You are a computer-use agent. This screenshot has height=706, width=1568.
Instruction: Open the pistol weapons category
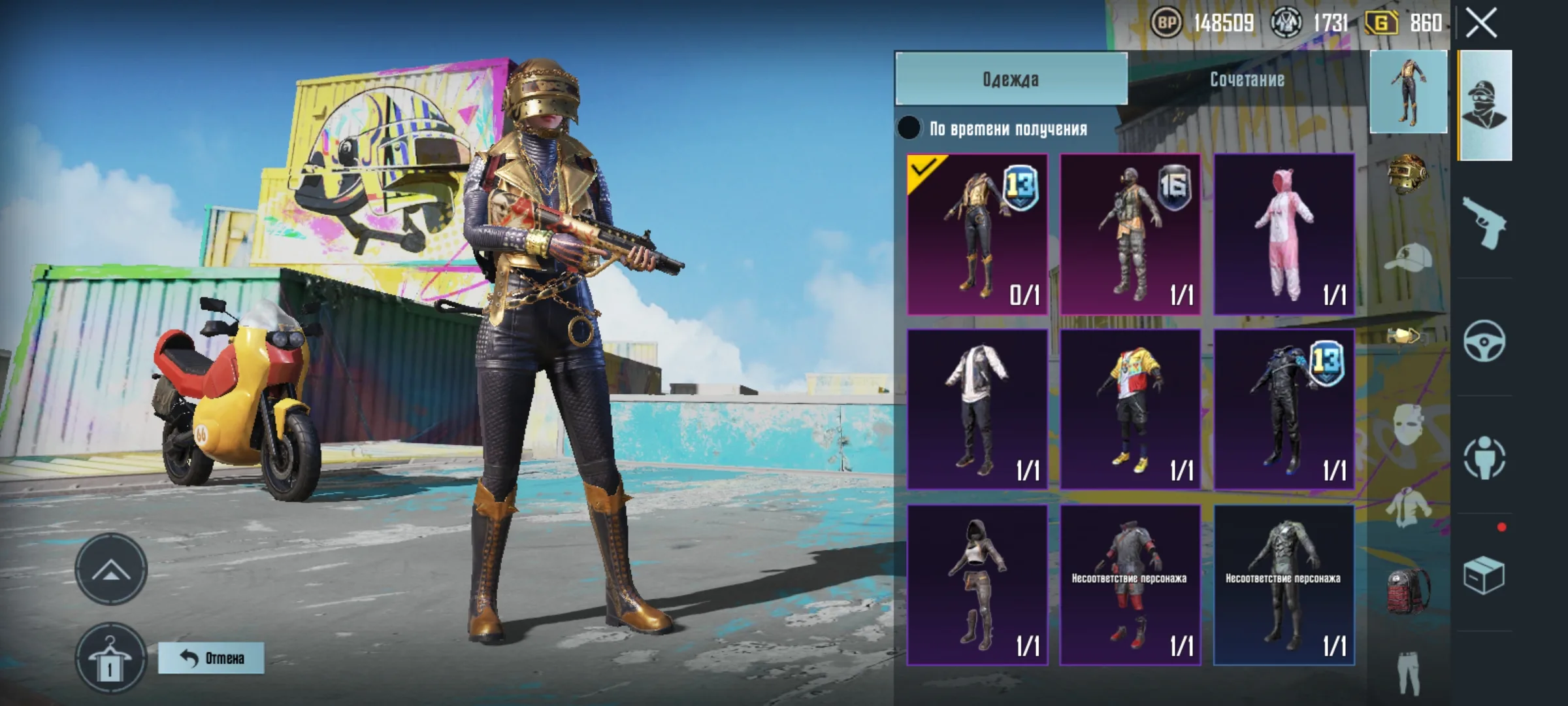(x=1484, y=223)
